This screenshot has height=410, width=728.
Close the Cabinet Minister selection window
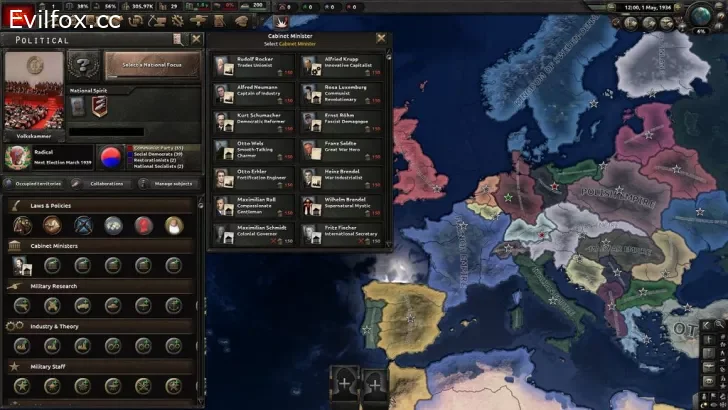[381, 38]
